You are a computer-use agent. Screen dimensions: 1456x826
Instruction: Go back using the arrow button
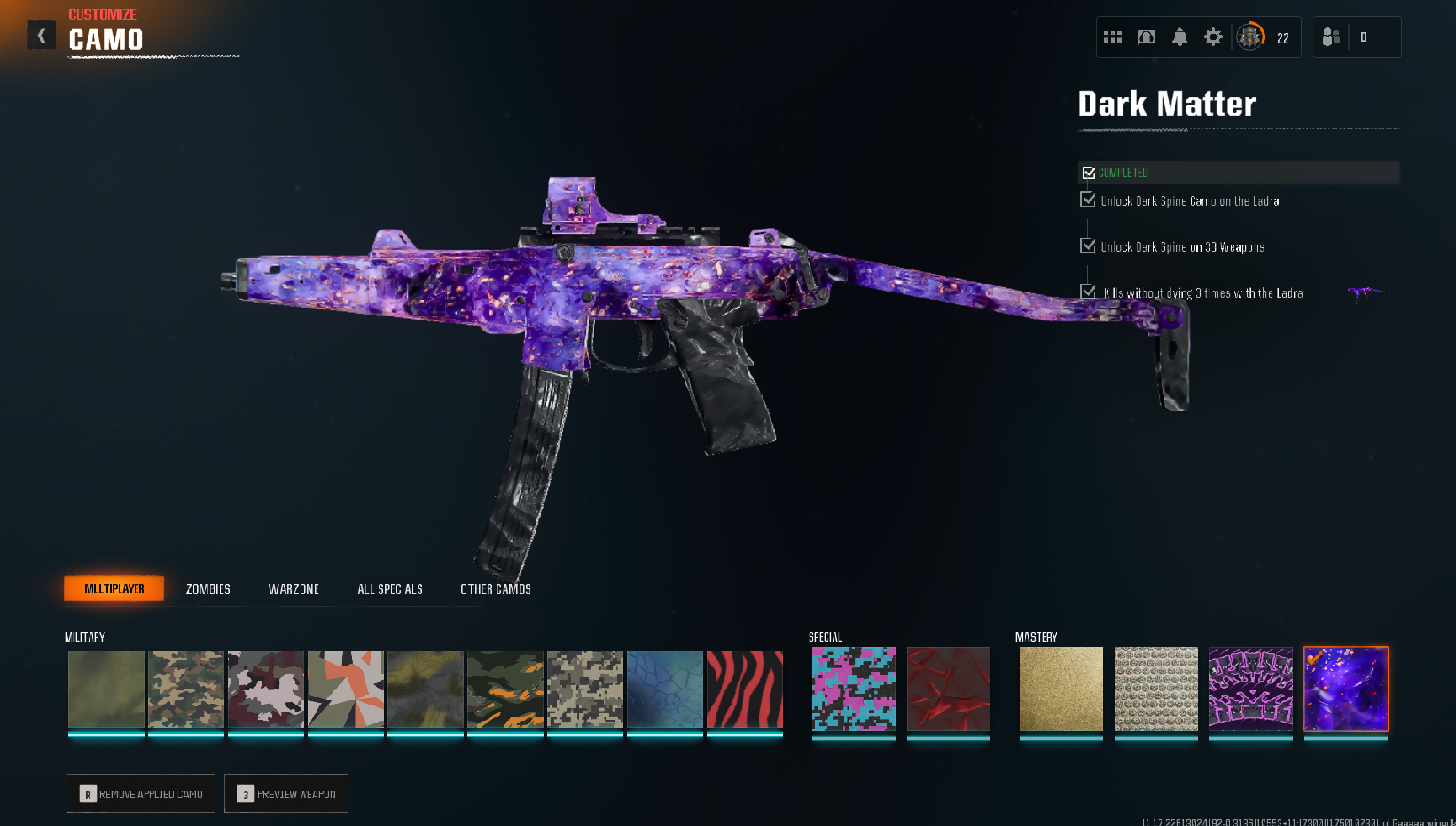(x=41, y=35)
